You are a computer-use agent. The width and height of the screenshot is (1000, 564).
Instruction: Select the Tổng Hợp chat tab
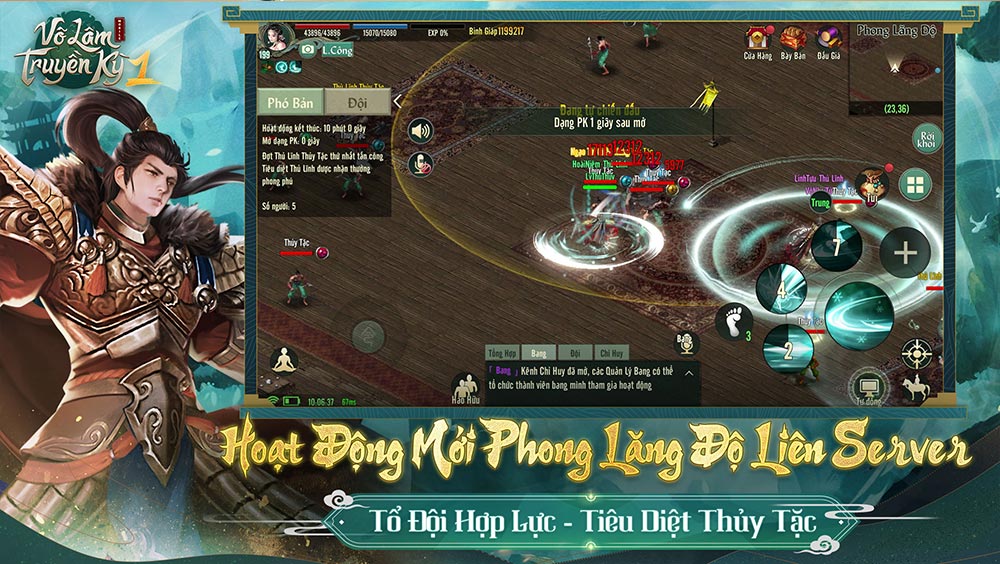(501, 353)
